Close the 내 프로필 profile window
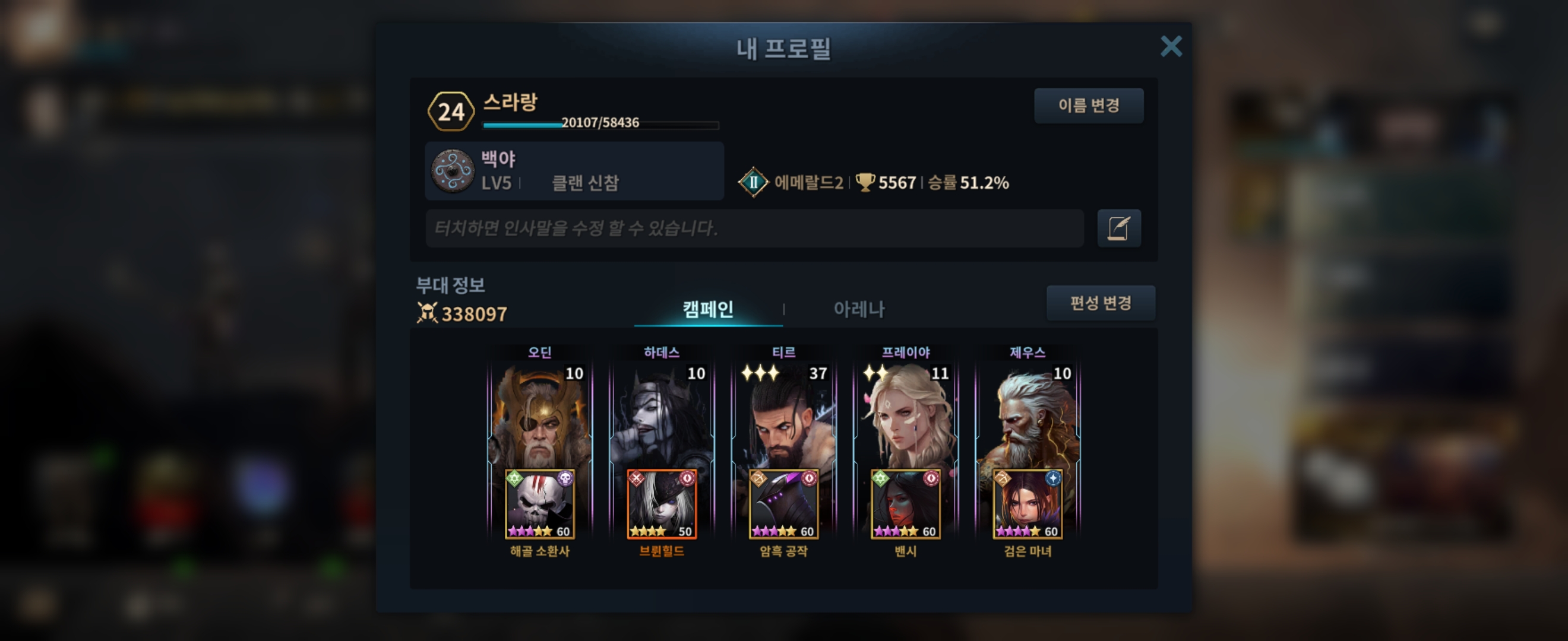The height and width of the screenshot is (641, 1568). click(1171, 46)
